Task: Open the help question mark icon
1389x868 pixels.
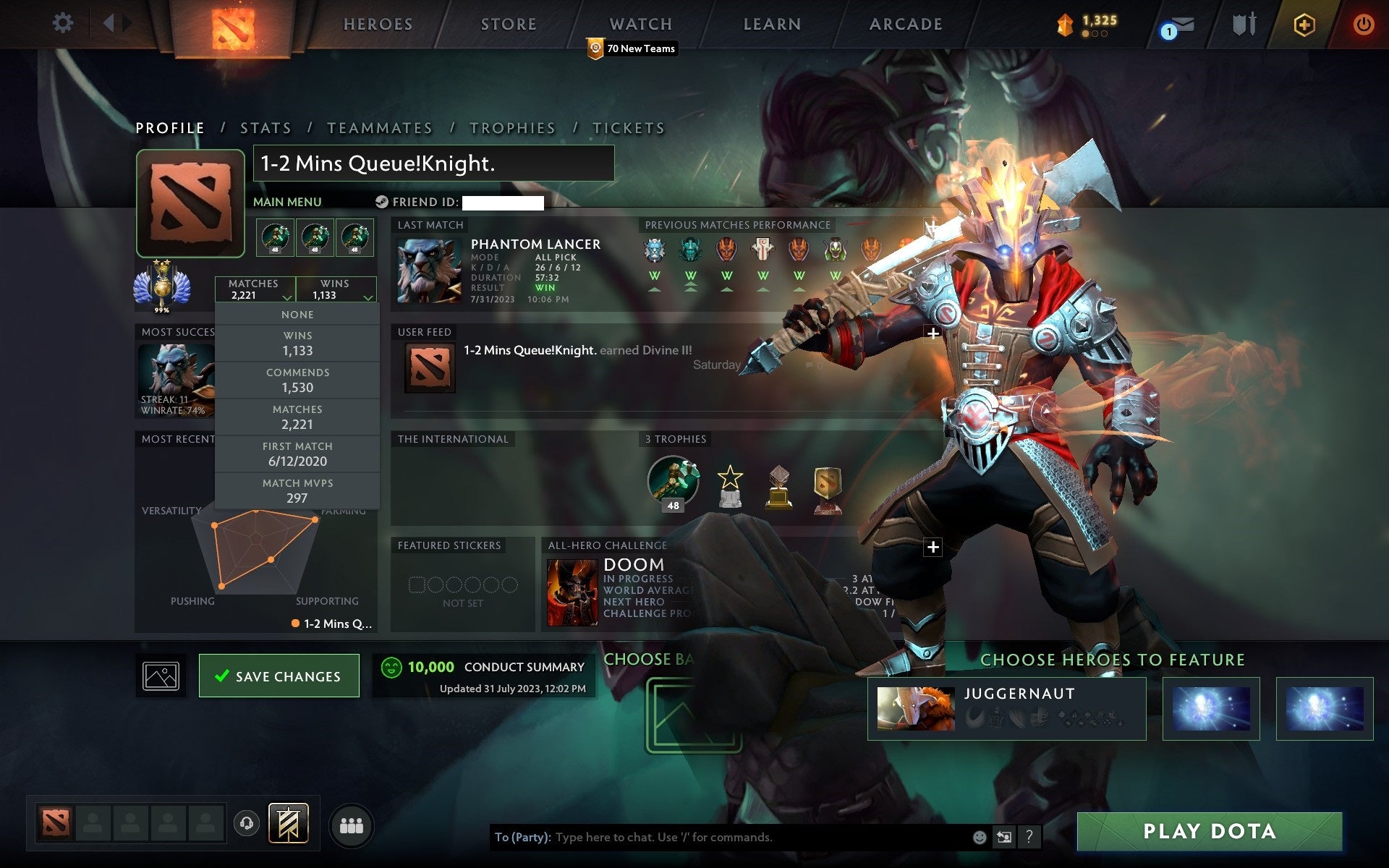Action: point(1029,838)
